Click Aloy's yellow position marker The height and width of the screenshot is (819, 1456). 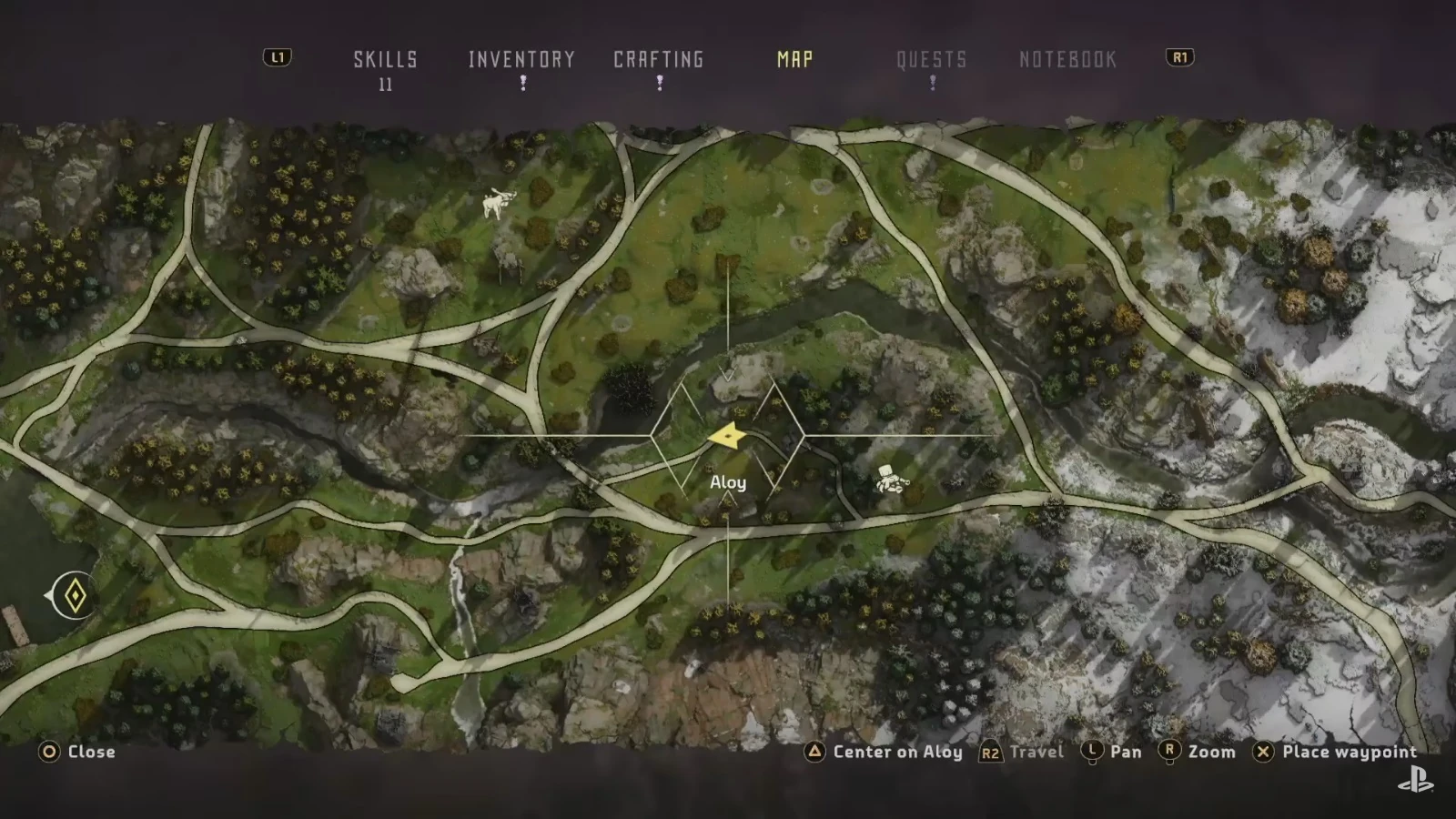pyautogui.click(x=727, y=437)
